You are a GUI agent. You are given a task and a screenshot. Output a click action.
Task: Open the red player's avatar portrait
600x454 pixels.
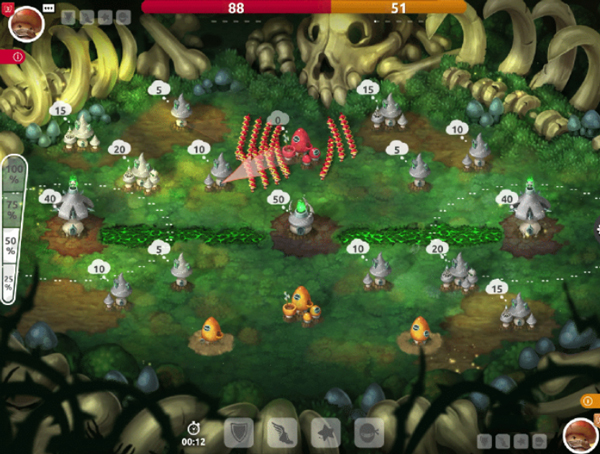tap(24, 21)
